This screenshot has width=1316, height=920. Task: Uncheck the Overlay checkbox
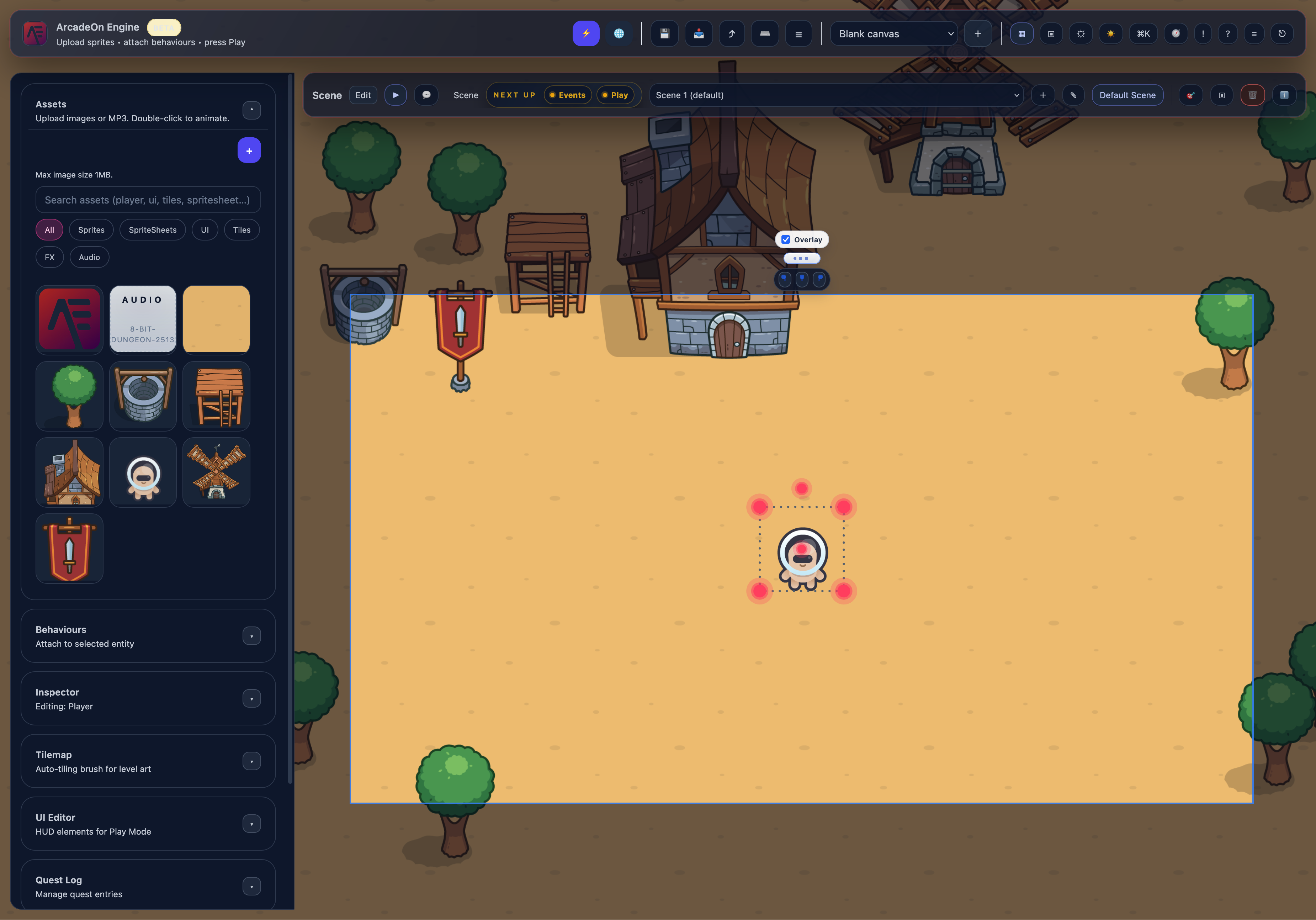click(x=785, y=239)
